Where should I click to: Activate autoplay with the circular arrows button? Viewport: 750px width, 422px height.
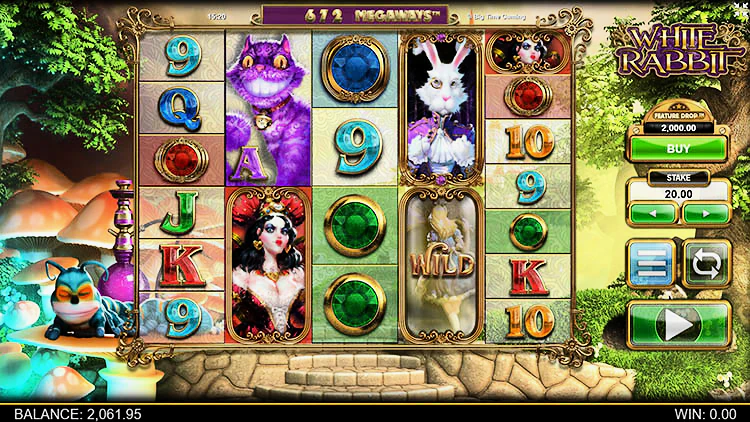[x=707, y=265]
